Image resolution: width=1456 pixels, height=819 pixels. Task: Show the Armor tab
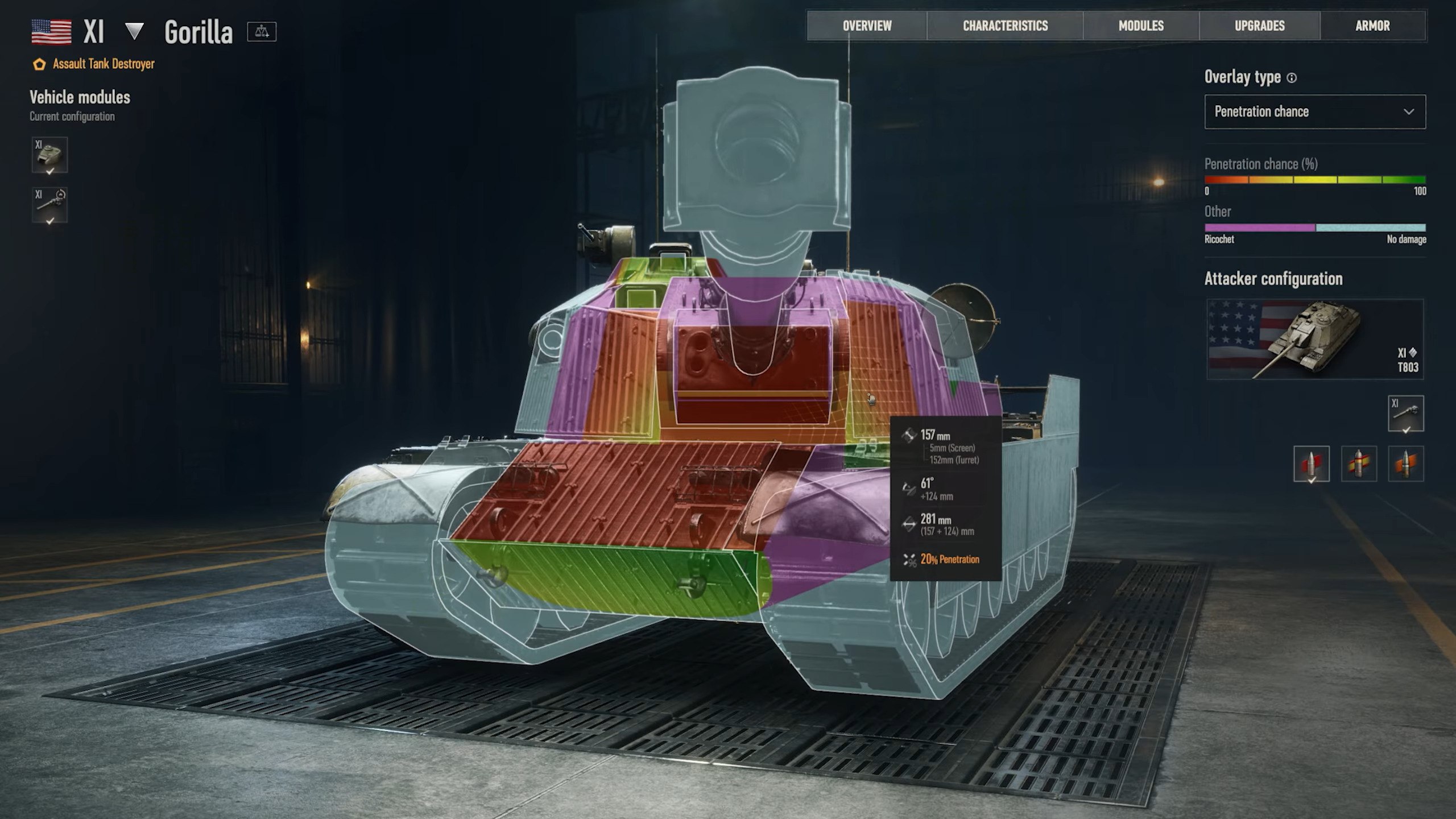[1372, 26]
